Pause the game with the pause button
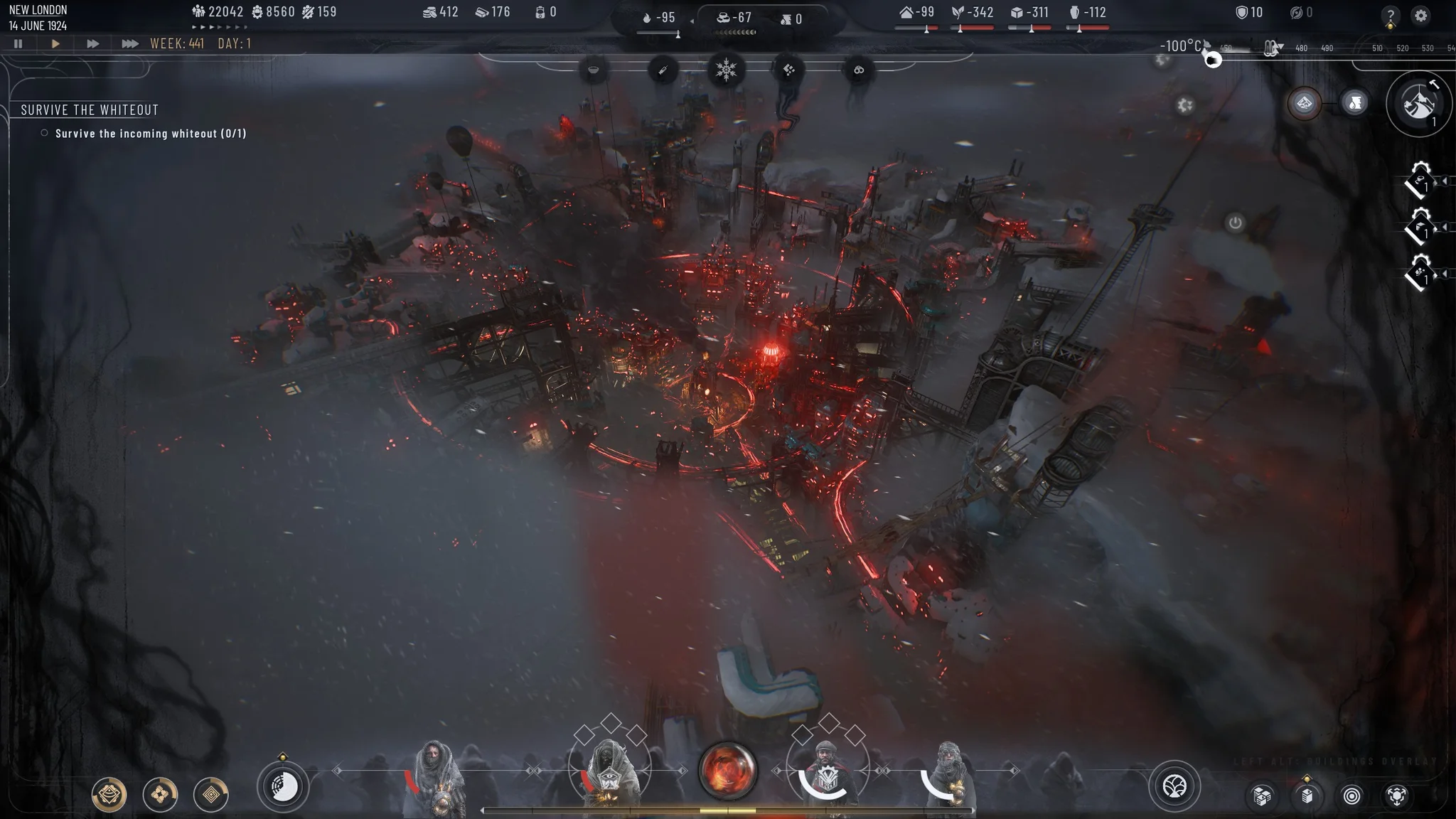Screen dimensions: 1456x819 (x=18, y=43)
